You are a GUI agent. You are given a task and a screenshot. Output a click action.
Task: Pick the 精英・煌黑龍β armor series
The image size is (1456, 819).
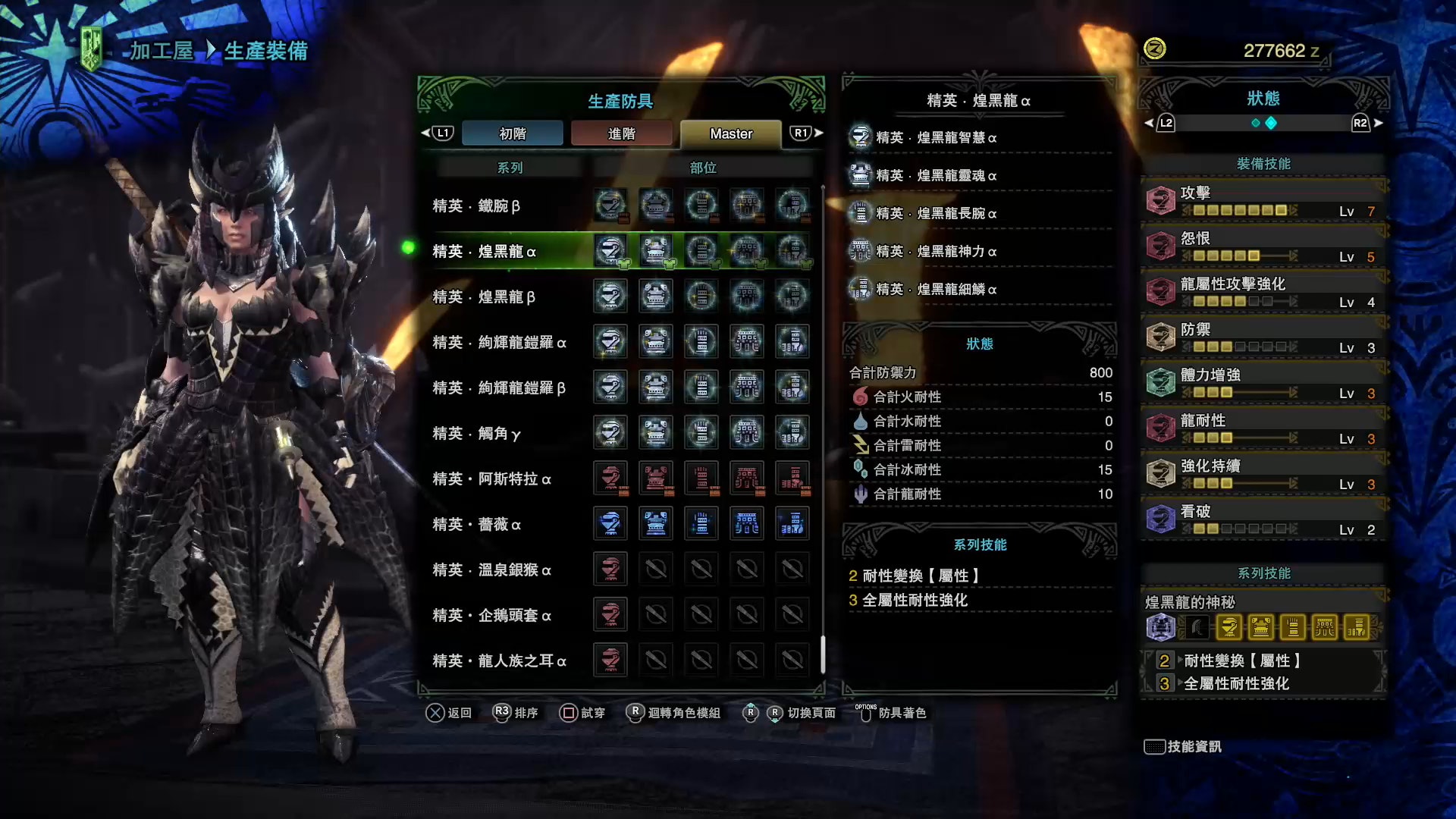484,297
